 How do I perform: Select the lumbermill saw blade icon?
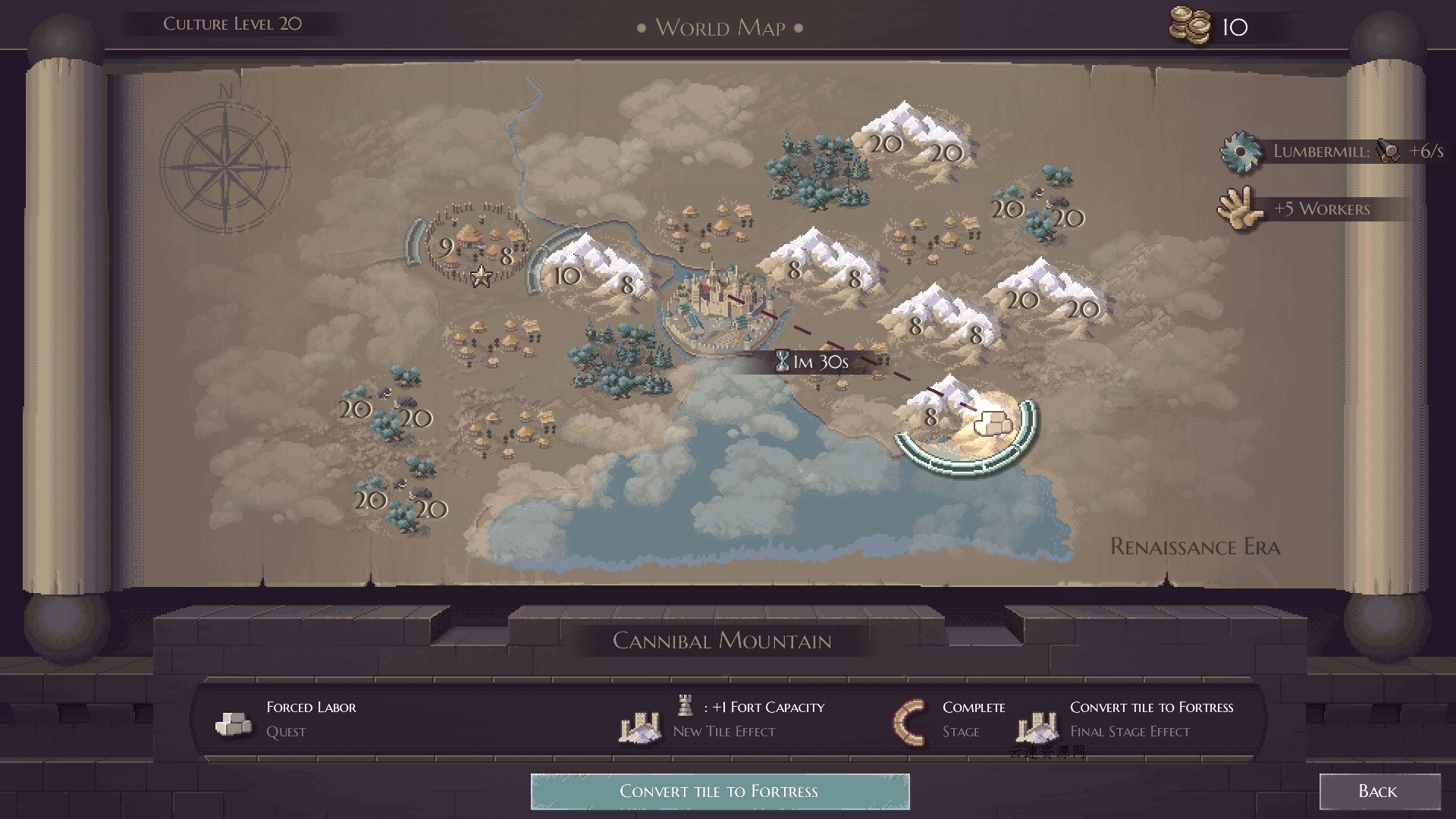pyautogui.click(x=1241, y=151)
